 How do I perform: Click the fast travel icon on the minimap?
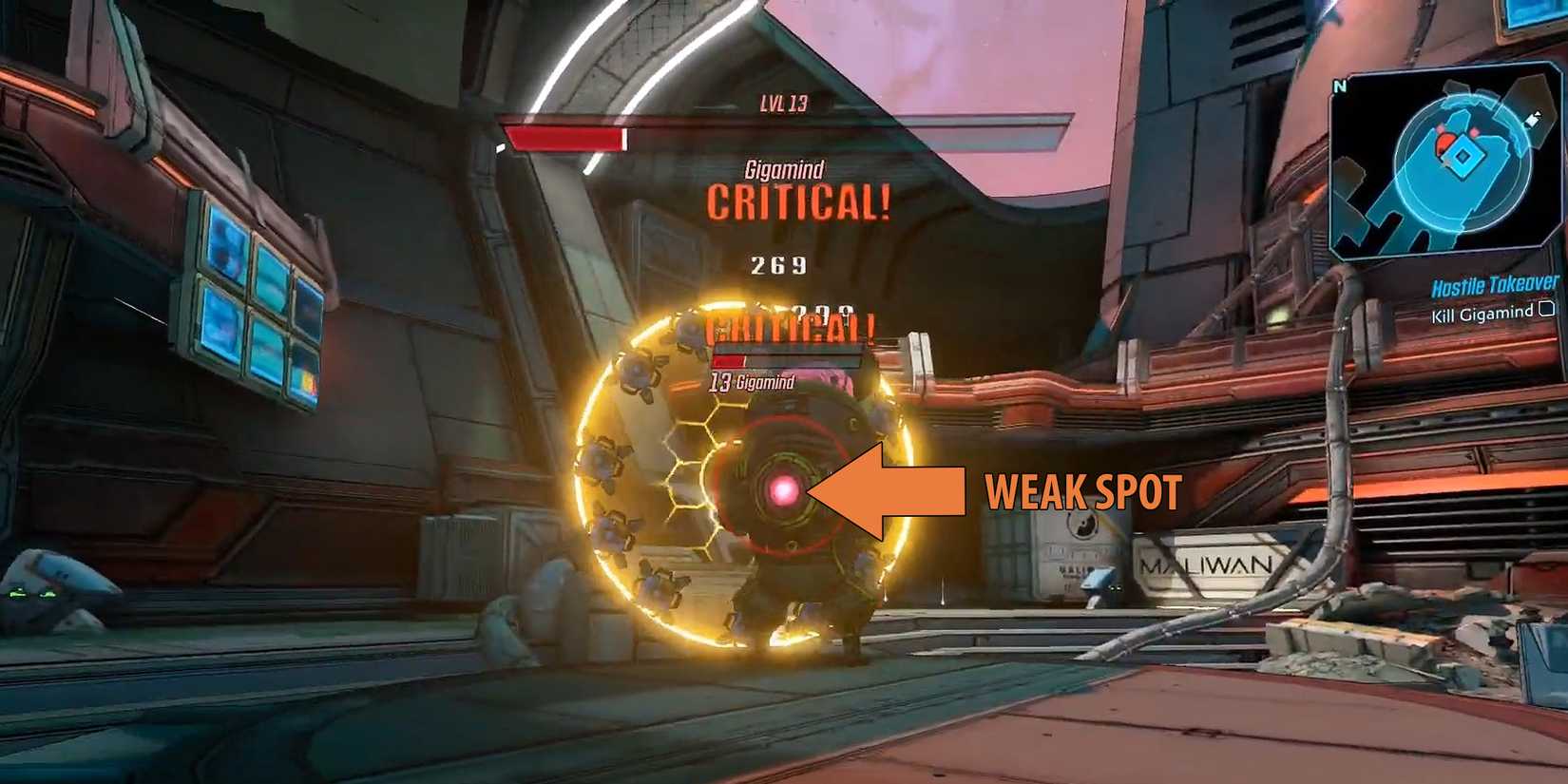pos(1532,121)
